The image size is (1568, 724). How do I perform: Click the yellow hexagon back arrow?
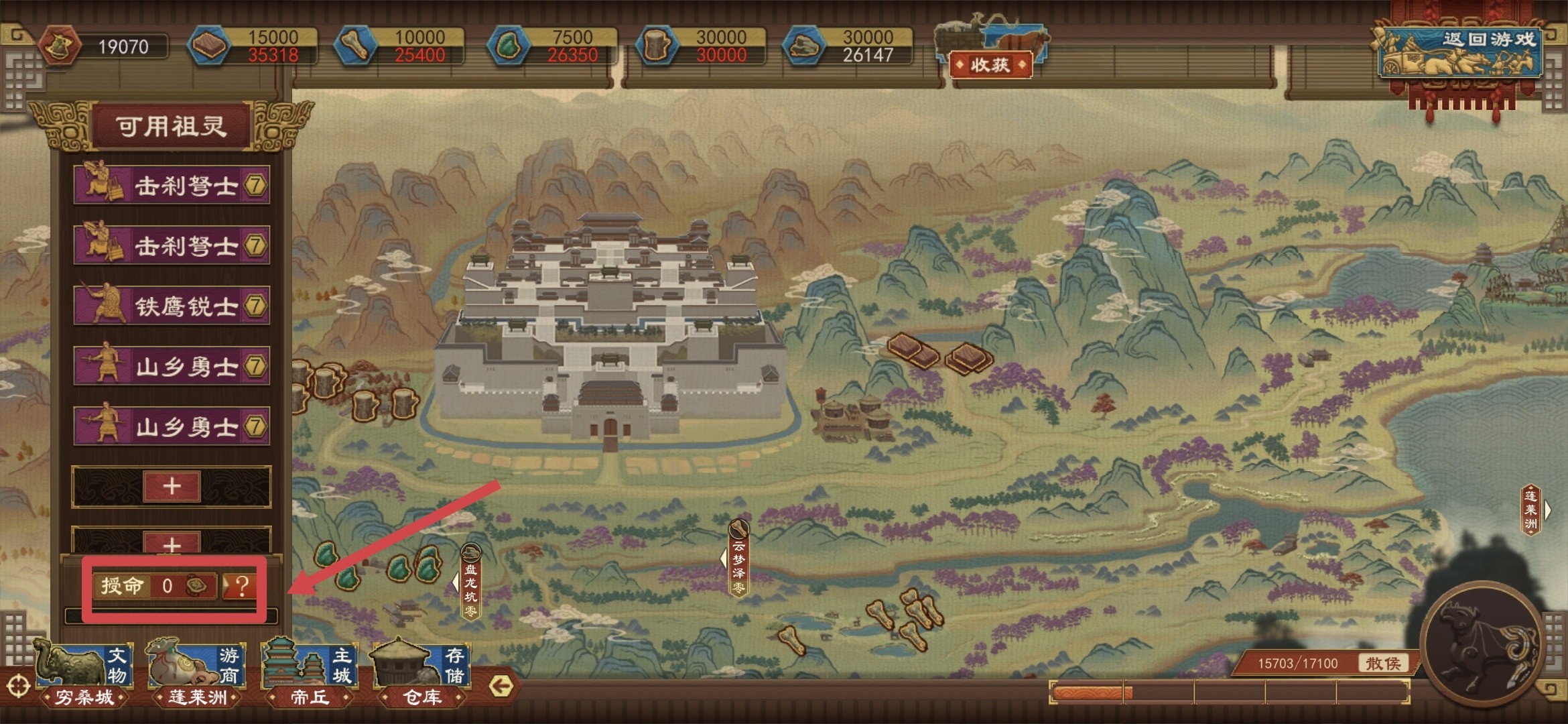point(501,685)
